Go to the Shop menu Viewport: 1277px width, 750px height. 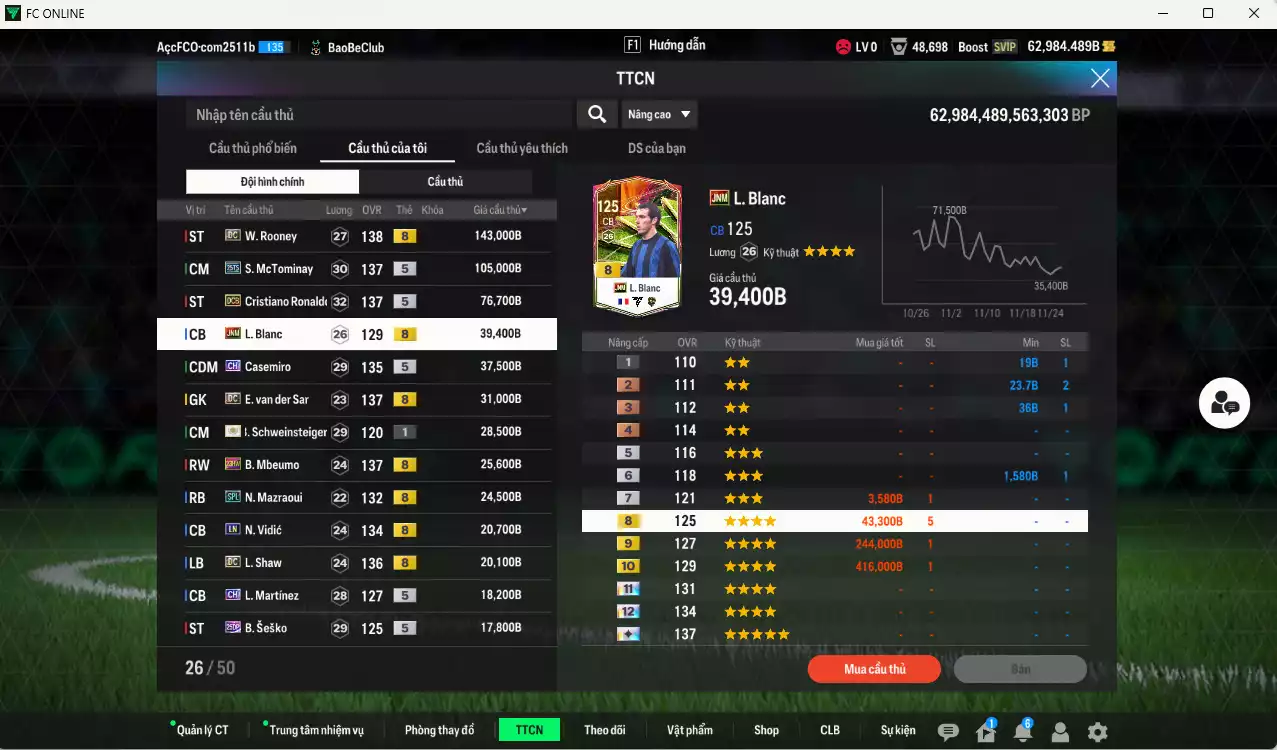(766, 730)
